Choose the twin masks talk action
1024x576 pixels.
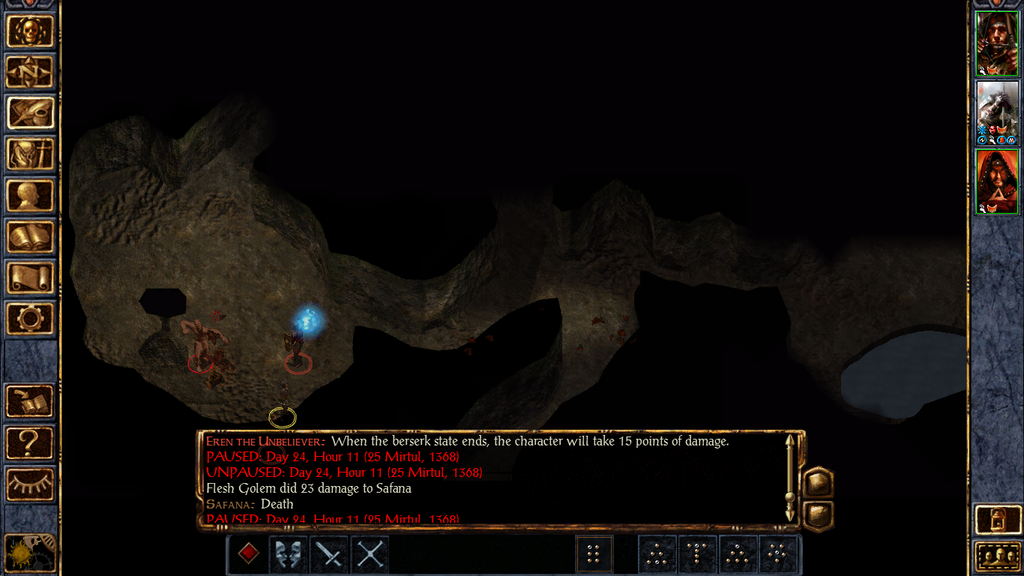click(x=289, y=554)
